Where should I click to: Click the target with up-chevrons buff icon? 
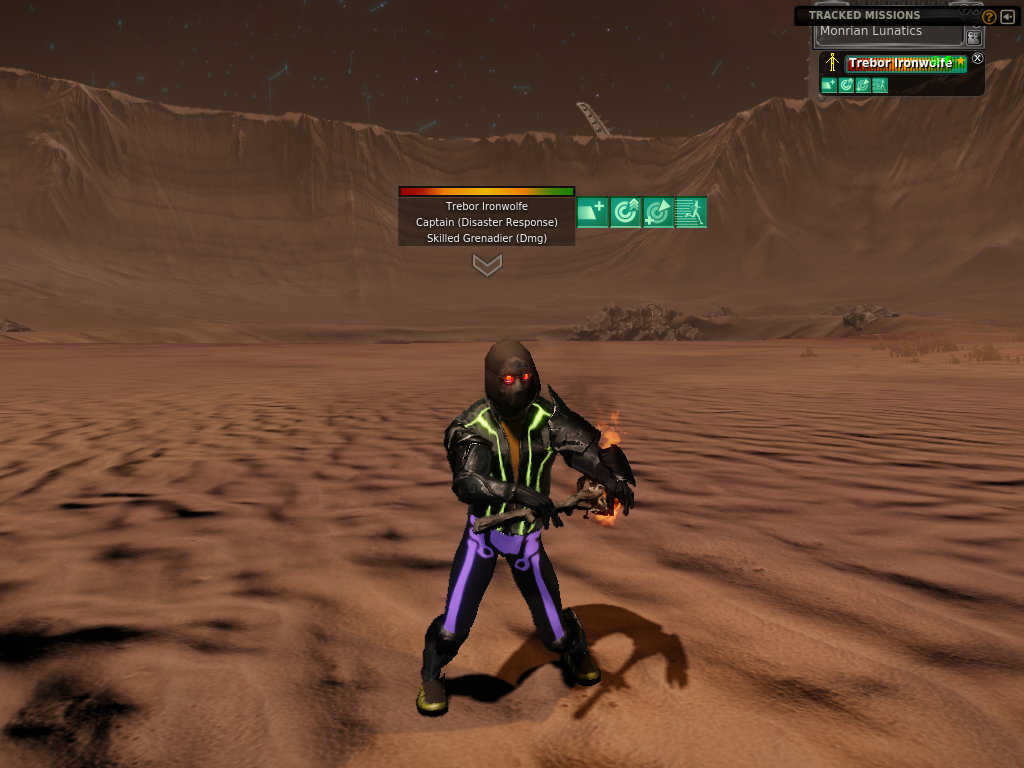click(x=626, y=212)
